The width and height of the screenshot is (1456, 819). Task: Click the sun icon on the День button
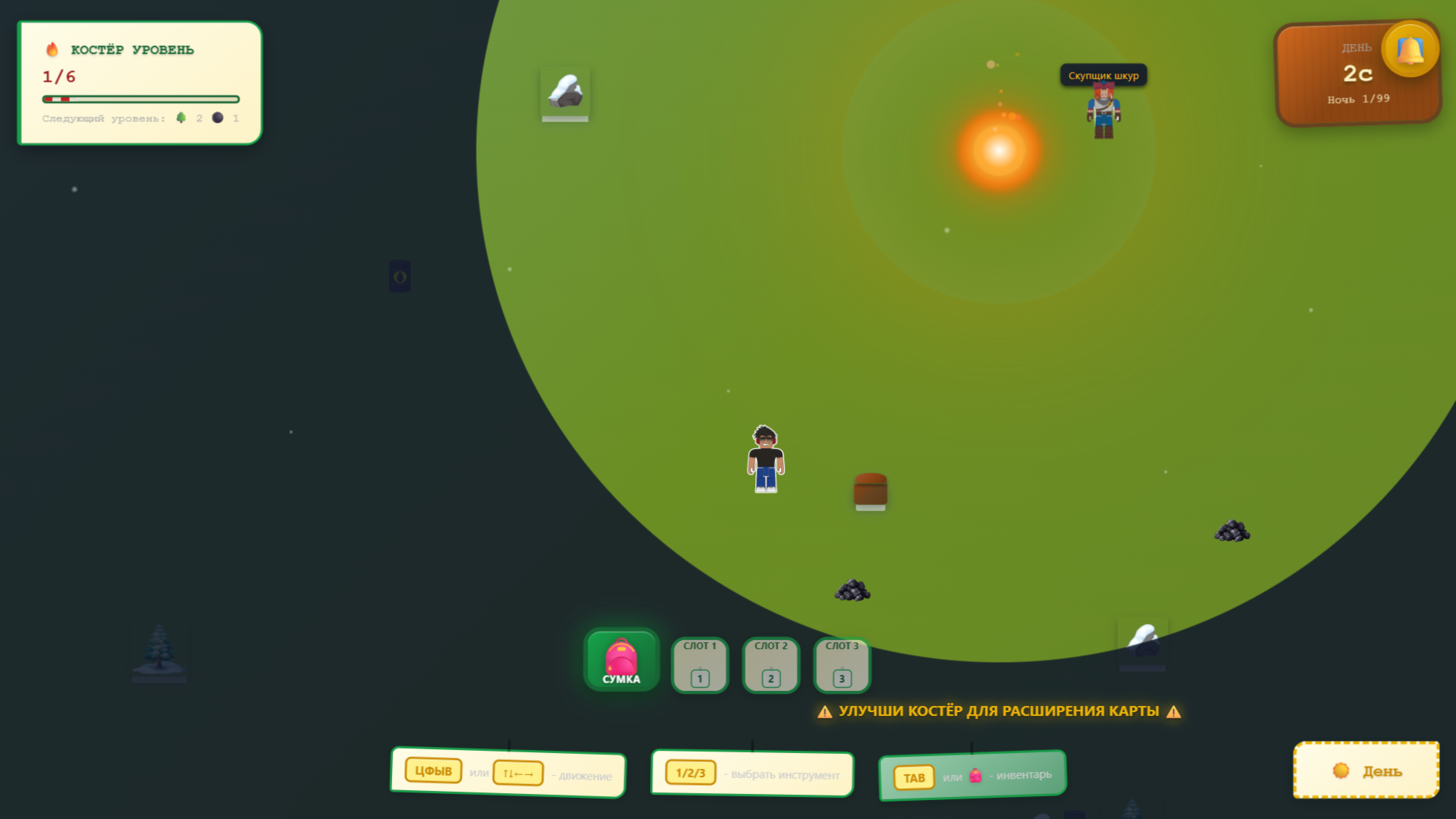pos(1339,770)
